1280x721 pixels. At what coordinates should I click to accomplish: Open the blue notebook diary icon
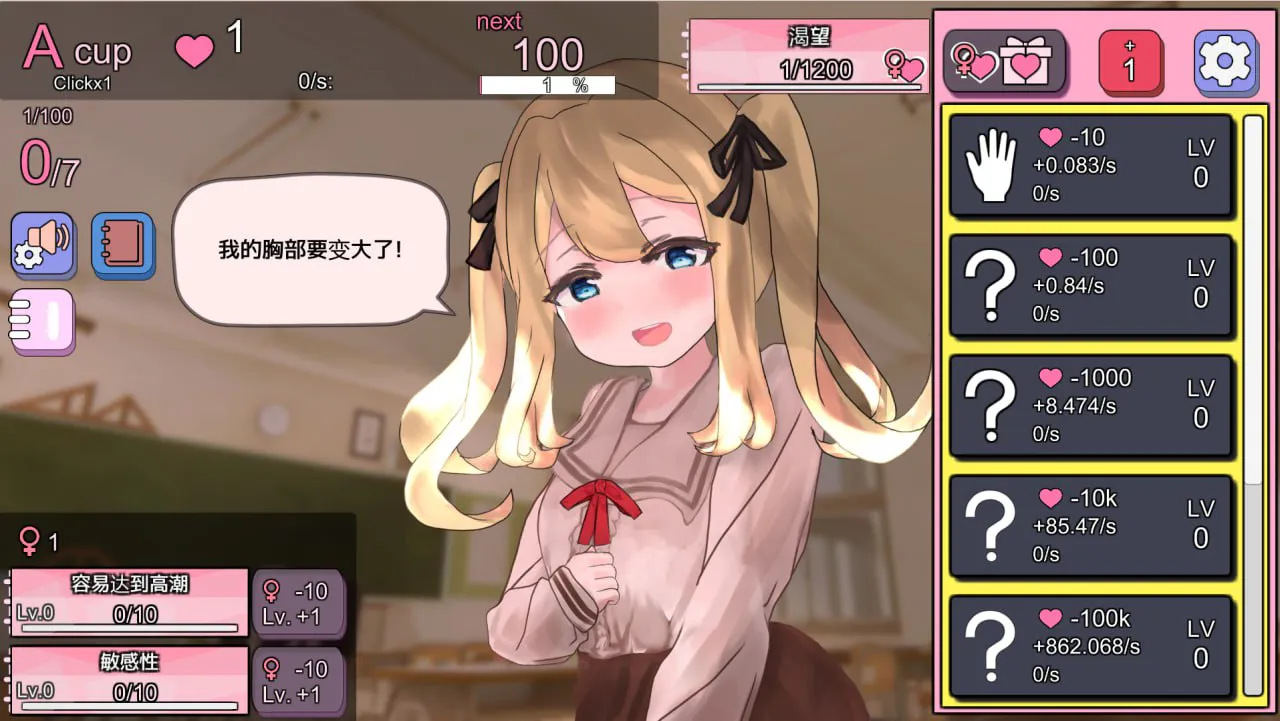click(x=122, y=244)
